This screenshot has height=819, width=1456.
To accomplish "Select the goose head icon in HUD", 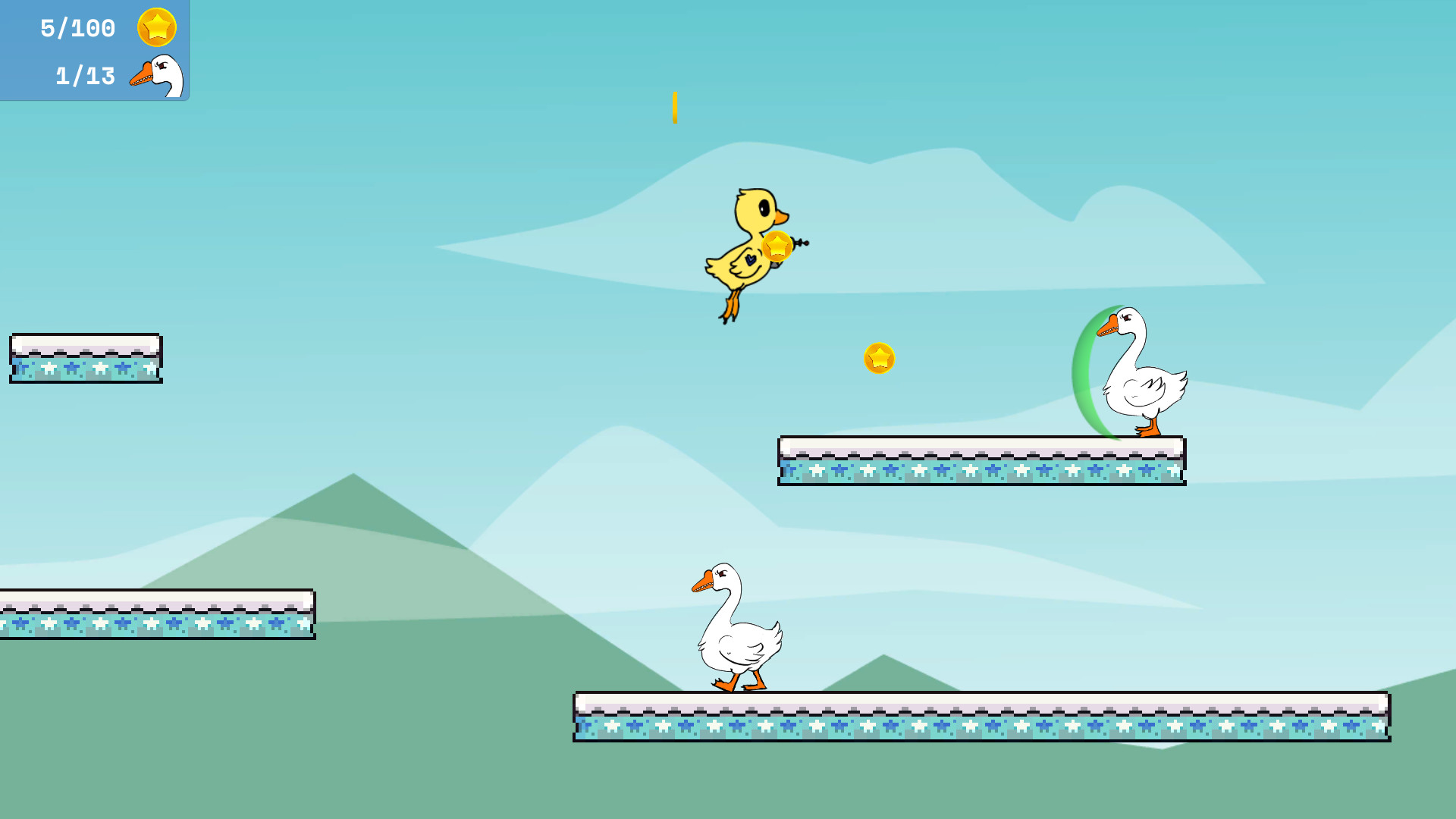I will [157, 75].
